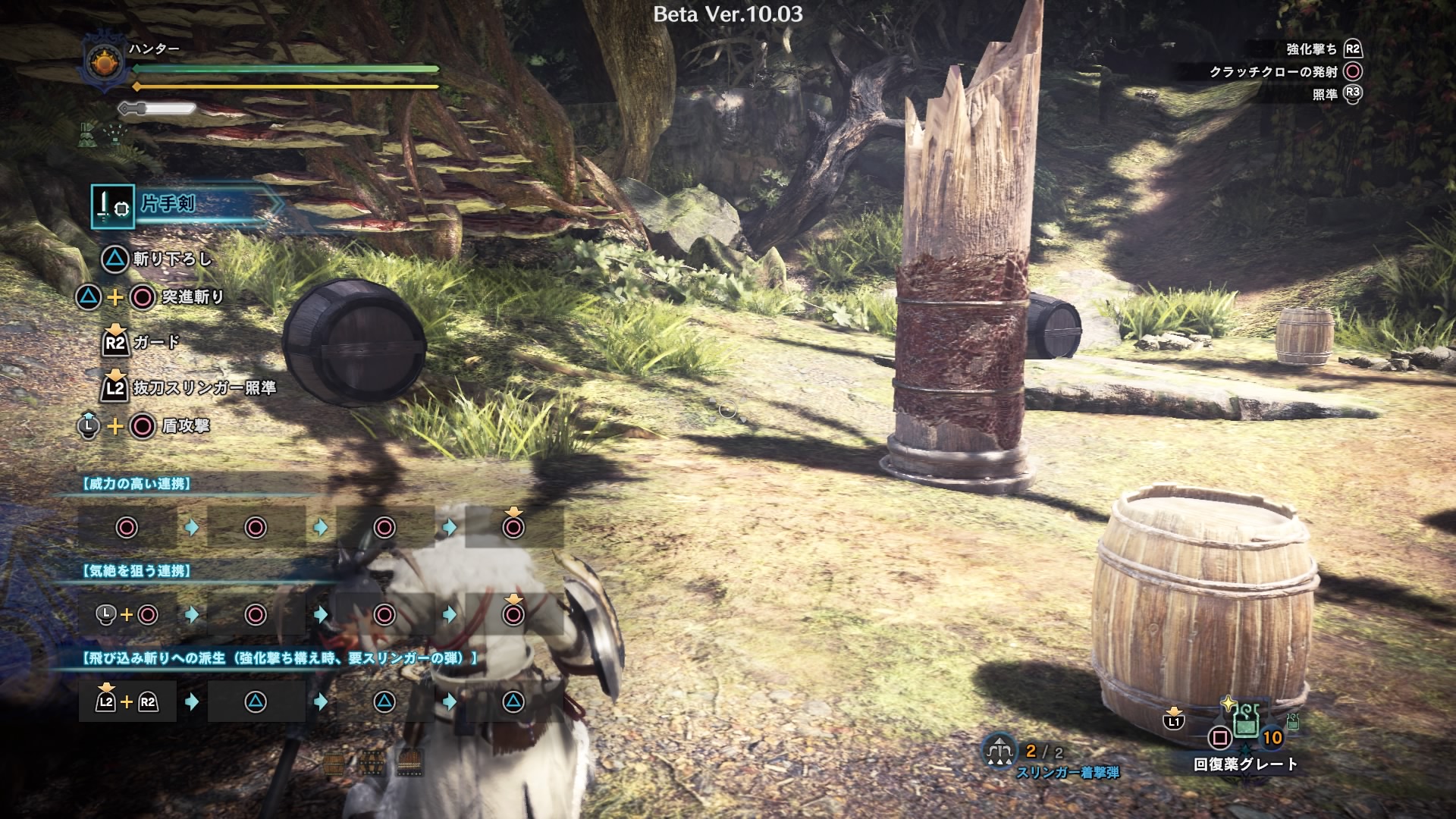
Task: Select the 回復薬グレート Mega Potion item slot
Action: [x=1245, y=721]
